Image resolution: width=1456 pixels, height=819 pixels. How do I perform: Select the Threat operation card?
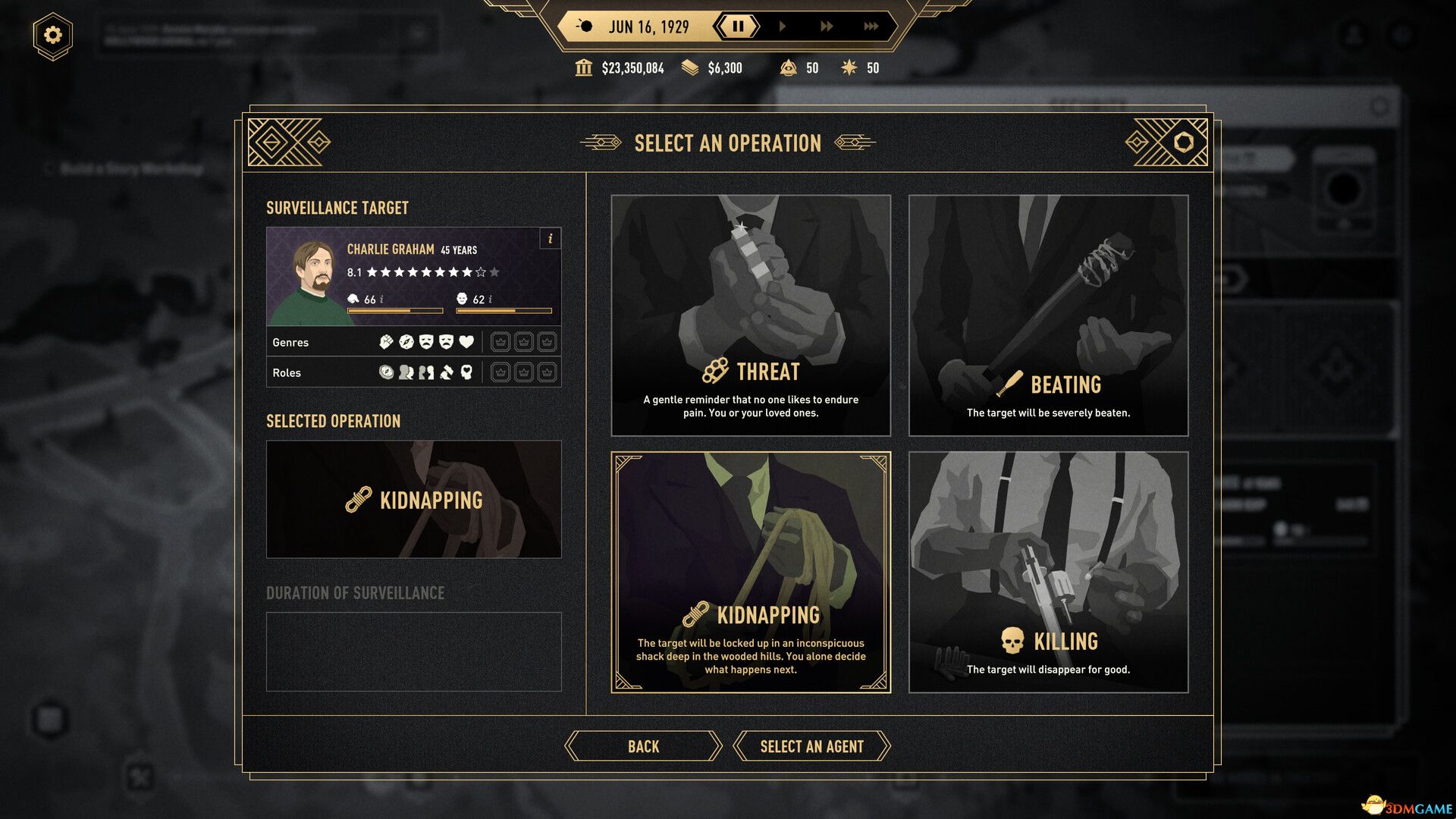751,315
